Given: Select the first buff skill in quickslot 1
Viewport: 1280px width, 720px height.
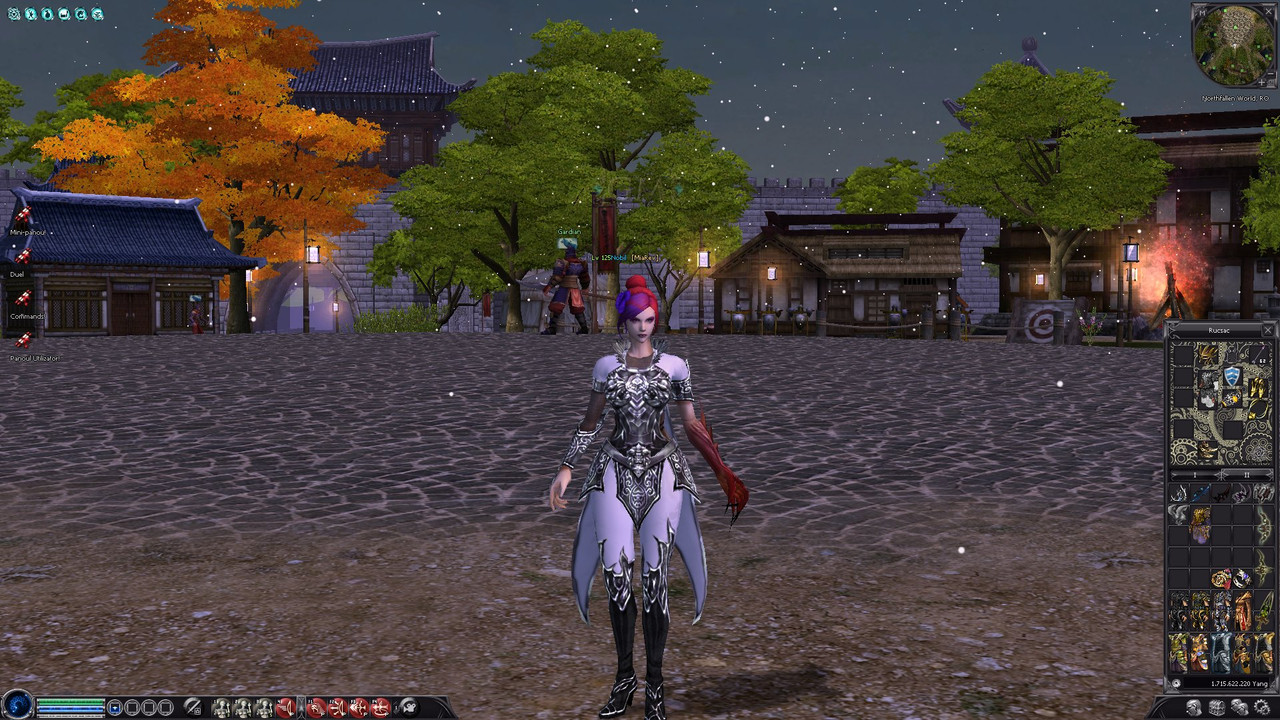Looking at the screenshot, I should click(x=221, y=706).
